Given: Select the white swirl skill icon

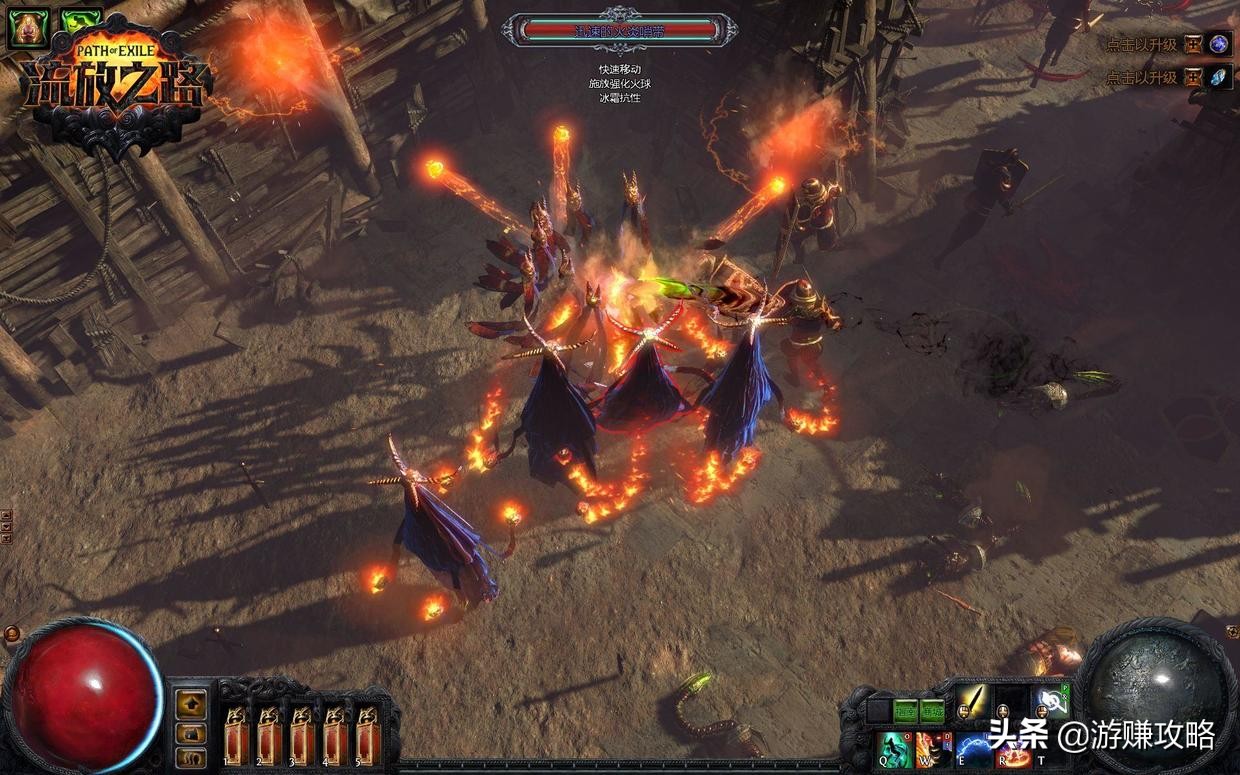Looking at the screenshot, I should [1050, 703].
